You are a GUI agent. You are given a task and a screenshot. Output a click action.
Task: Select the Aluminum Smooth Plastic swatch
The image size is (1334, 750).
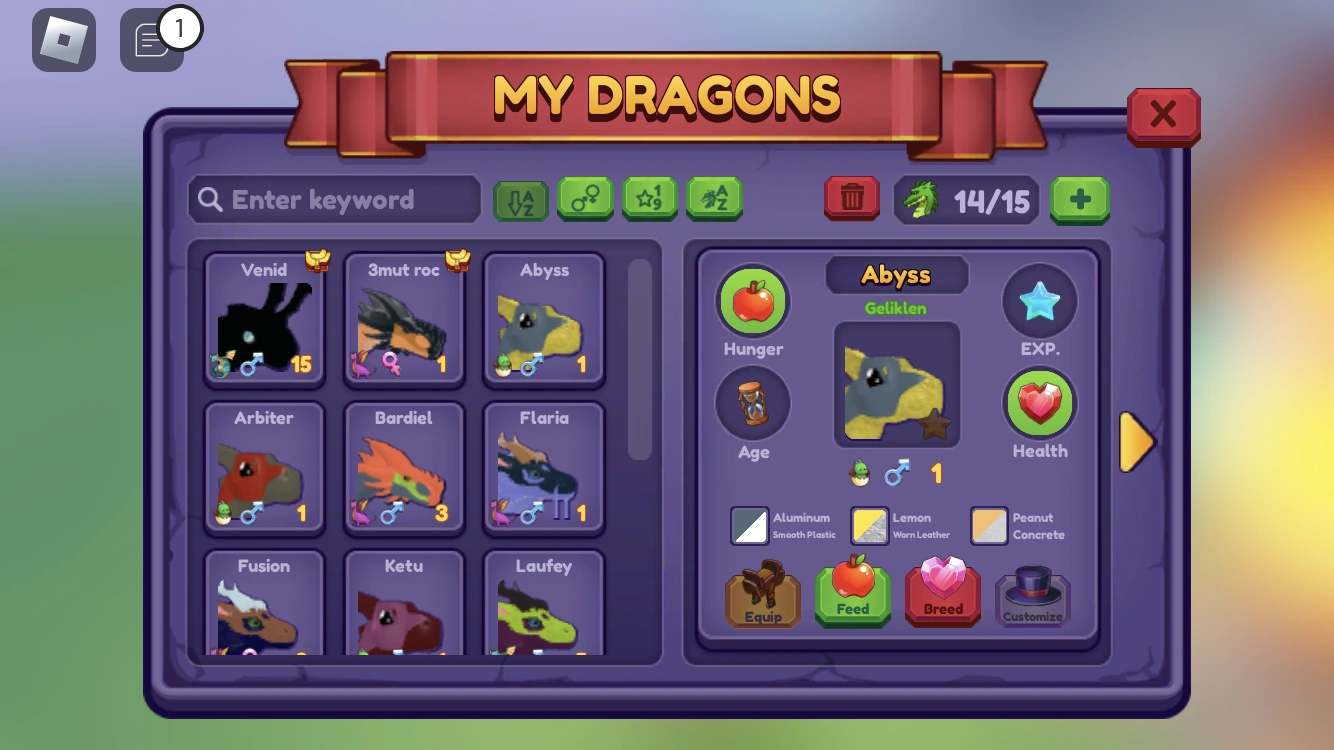click(748, 526)
